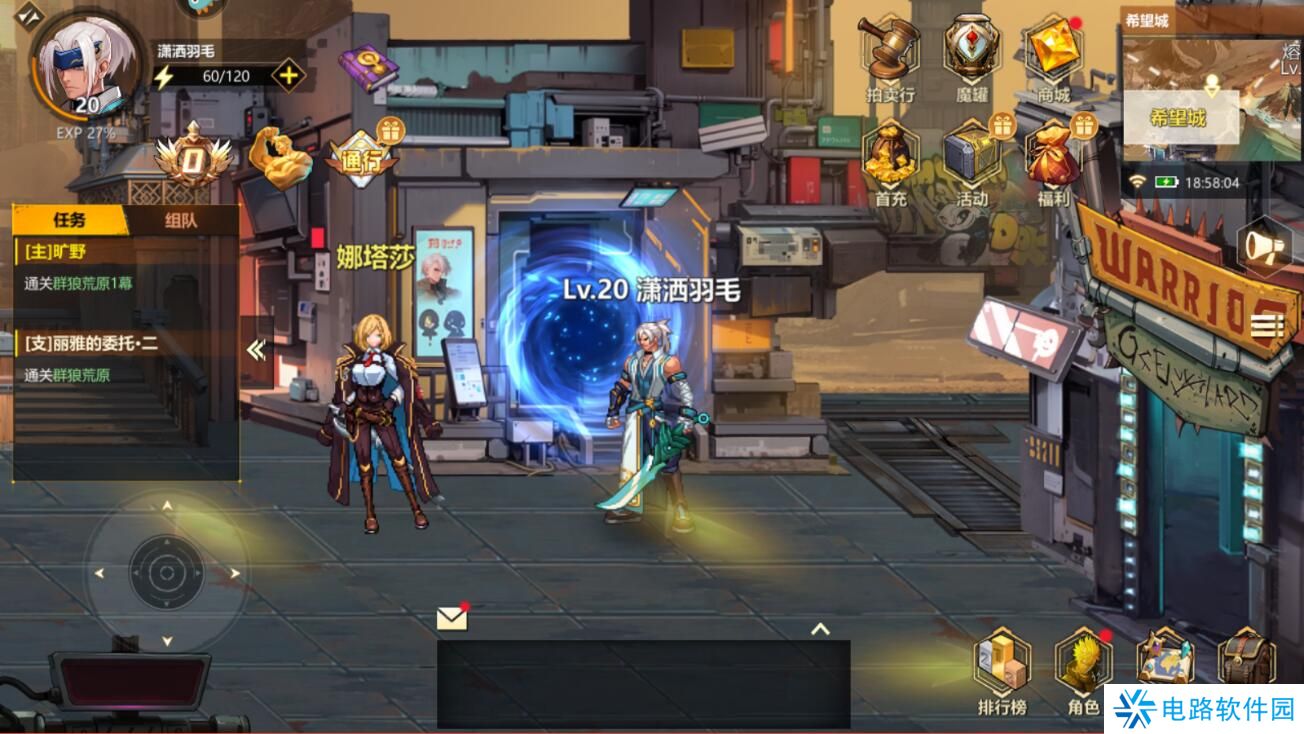Open the backpack inventory
This screenshot has width=1304, height=734.
tap(1246, 658)
